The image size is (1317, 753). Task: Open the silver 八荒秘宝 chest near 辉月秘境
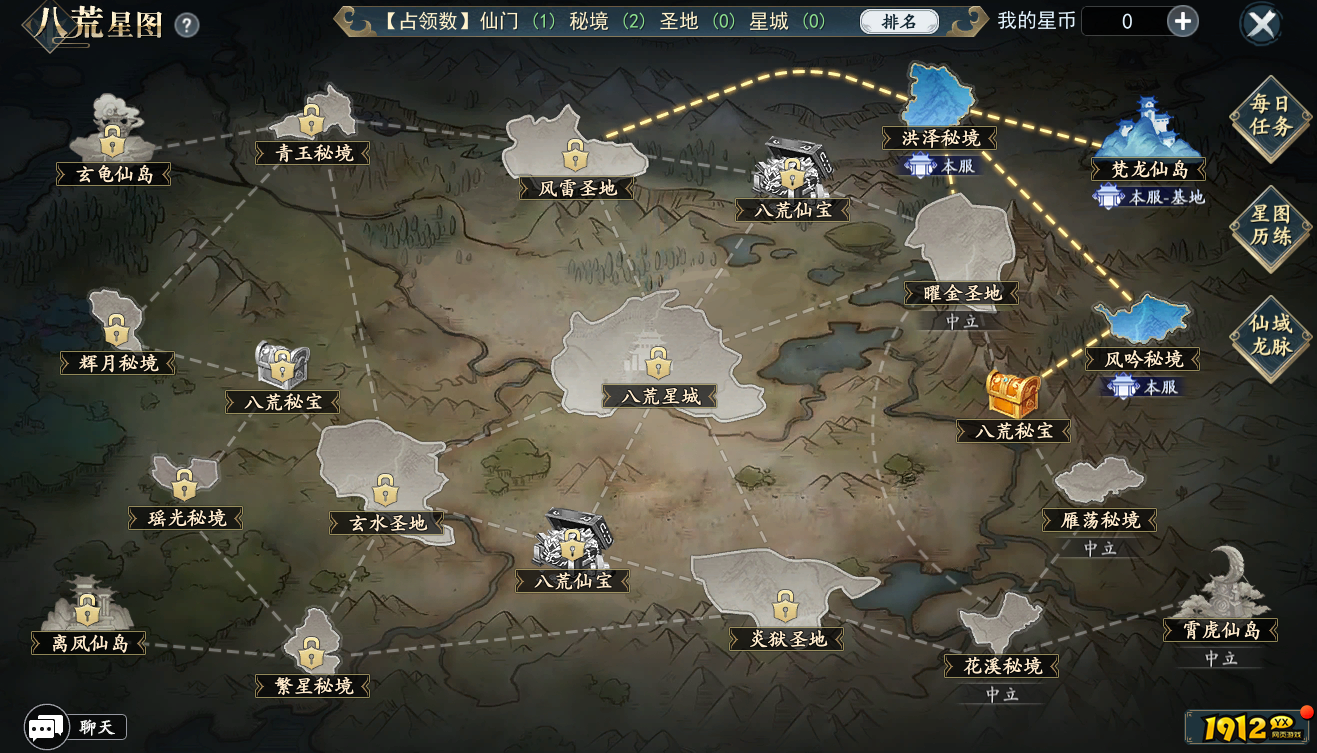tap(283, 365)
